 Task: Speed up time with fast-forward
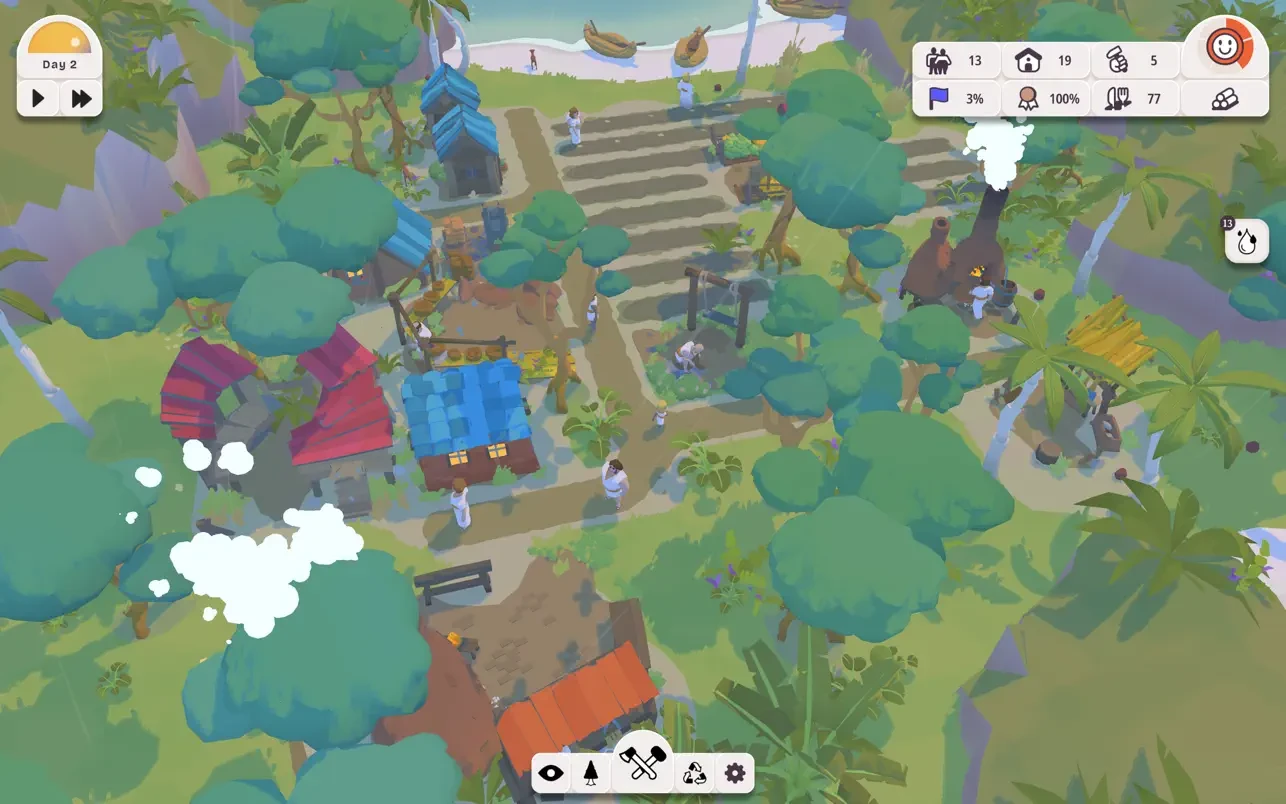[x=82, y=98]
